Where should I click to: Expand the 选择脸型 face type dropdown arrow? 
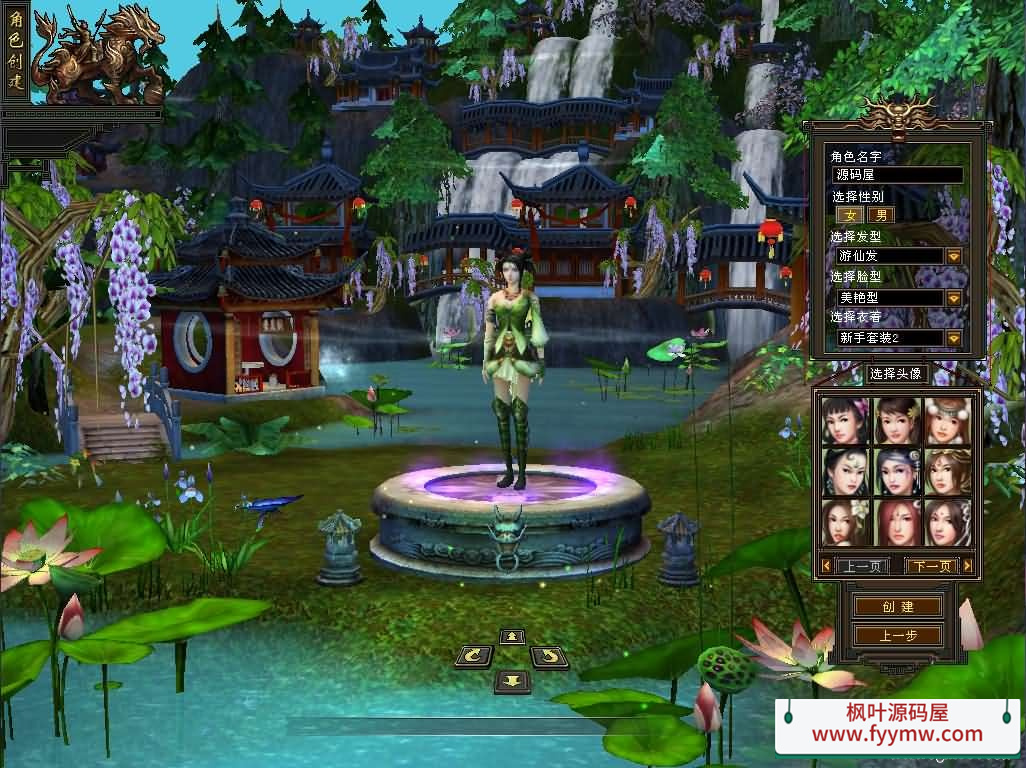(x=953, y=298)
